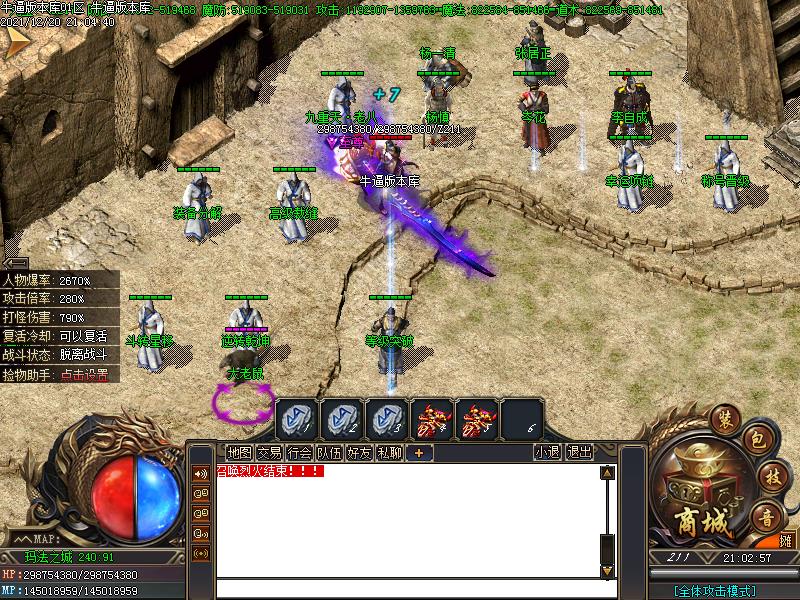Open the 行会 guild panel

tap(299, 452)
